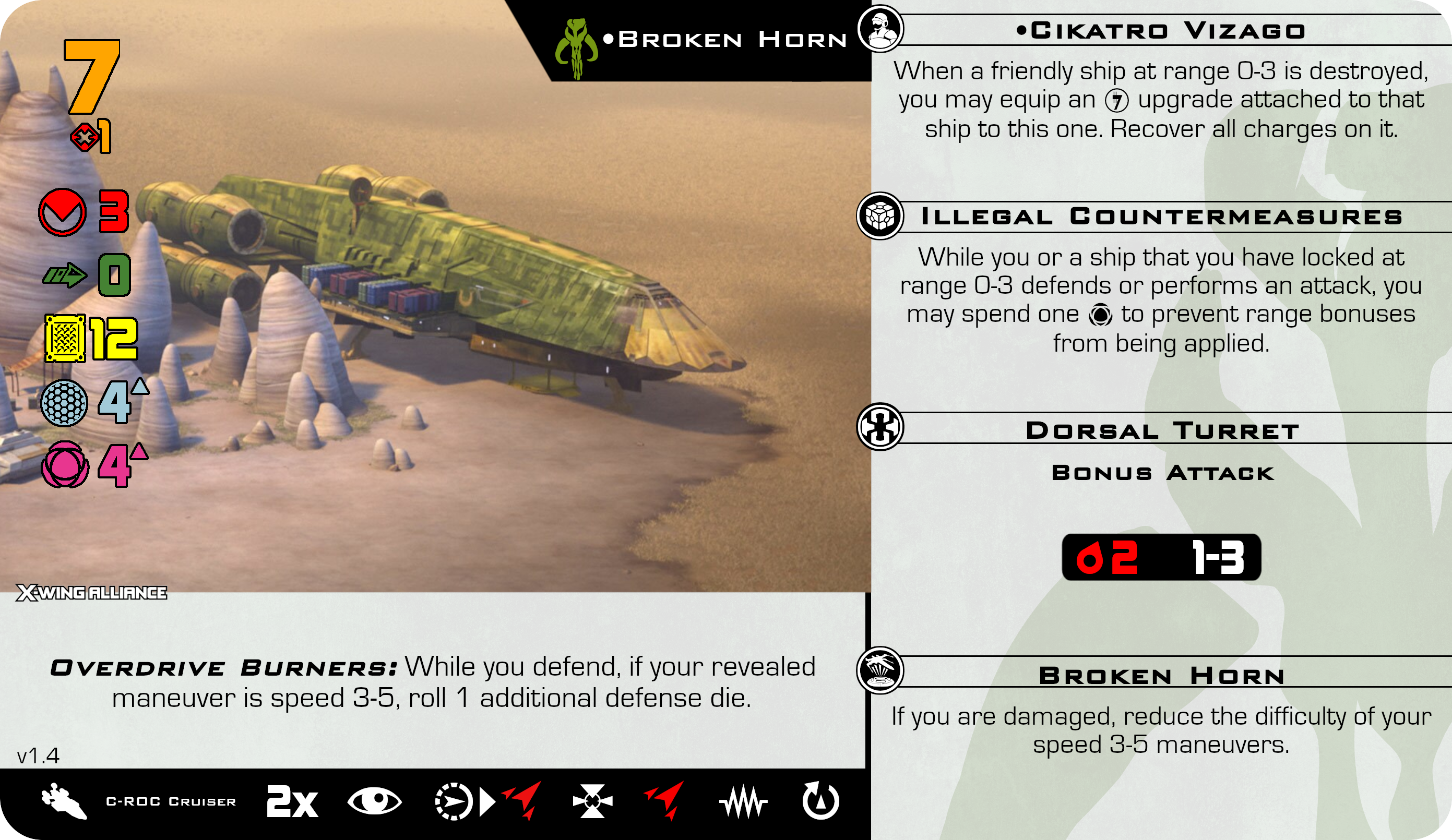The width and height of the screenshot is (1452, 840).
Task: Activate the eye-shaped focus action
Action: click(375, 801)
